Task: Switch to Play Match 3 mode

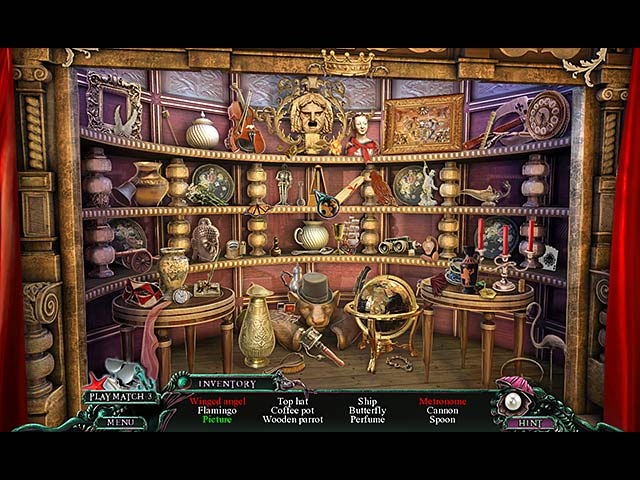Action: (120, 397)
